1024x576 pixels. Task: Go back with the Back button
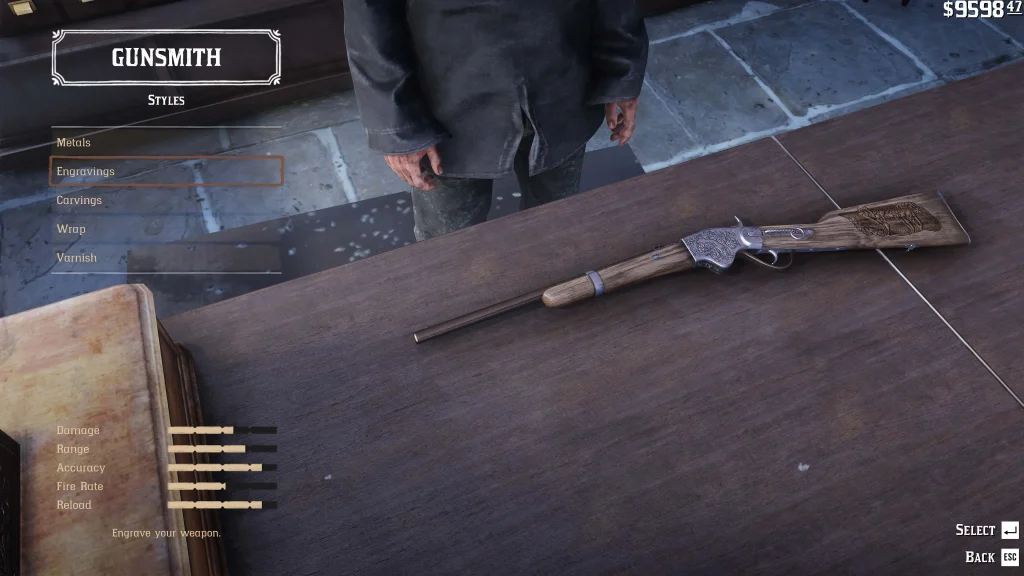(991, 557)
